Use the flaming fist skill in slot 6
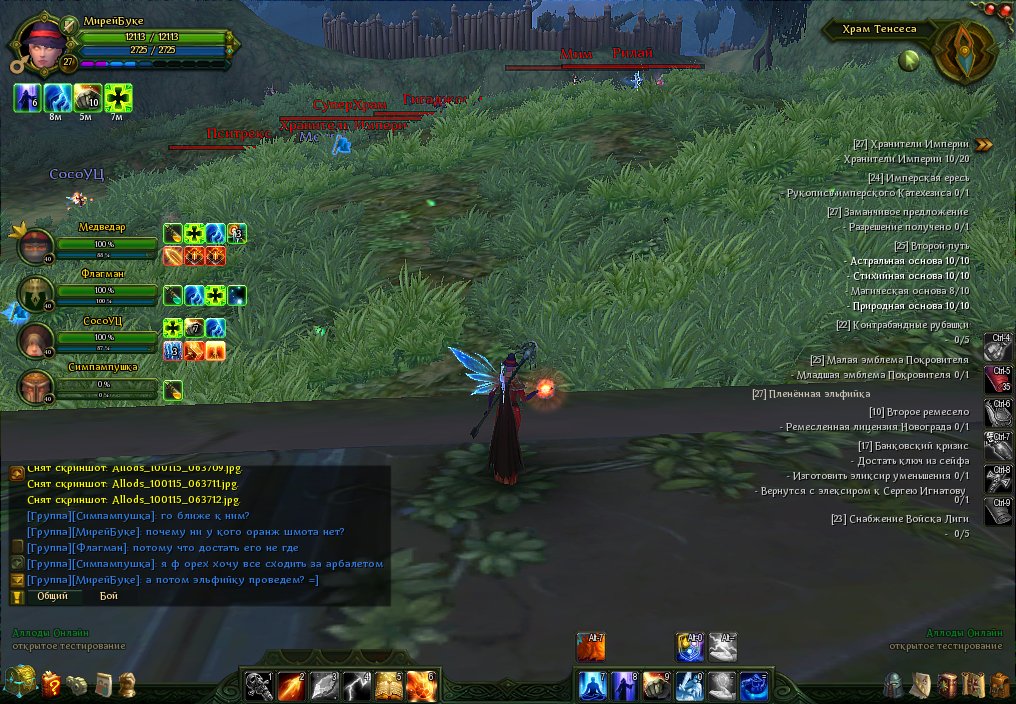Screen dimensions: 1016x704 [x=420, y=685]
